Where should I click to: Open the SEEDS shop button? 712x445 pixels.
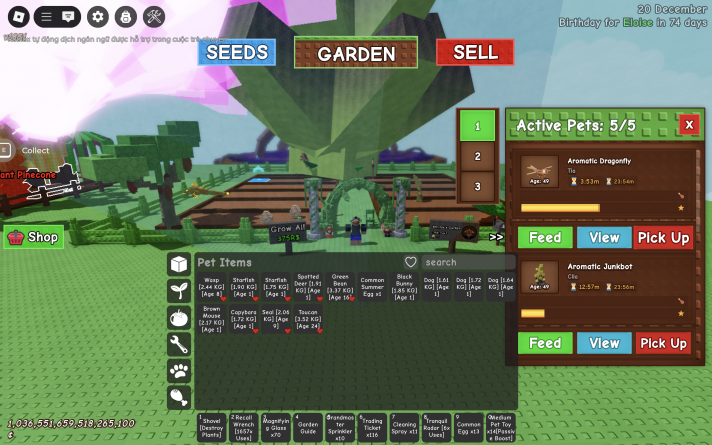pos(236,52)
